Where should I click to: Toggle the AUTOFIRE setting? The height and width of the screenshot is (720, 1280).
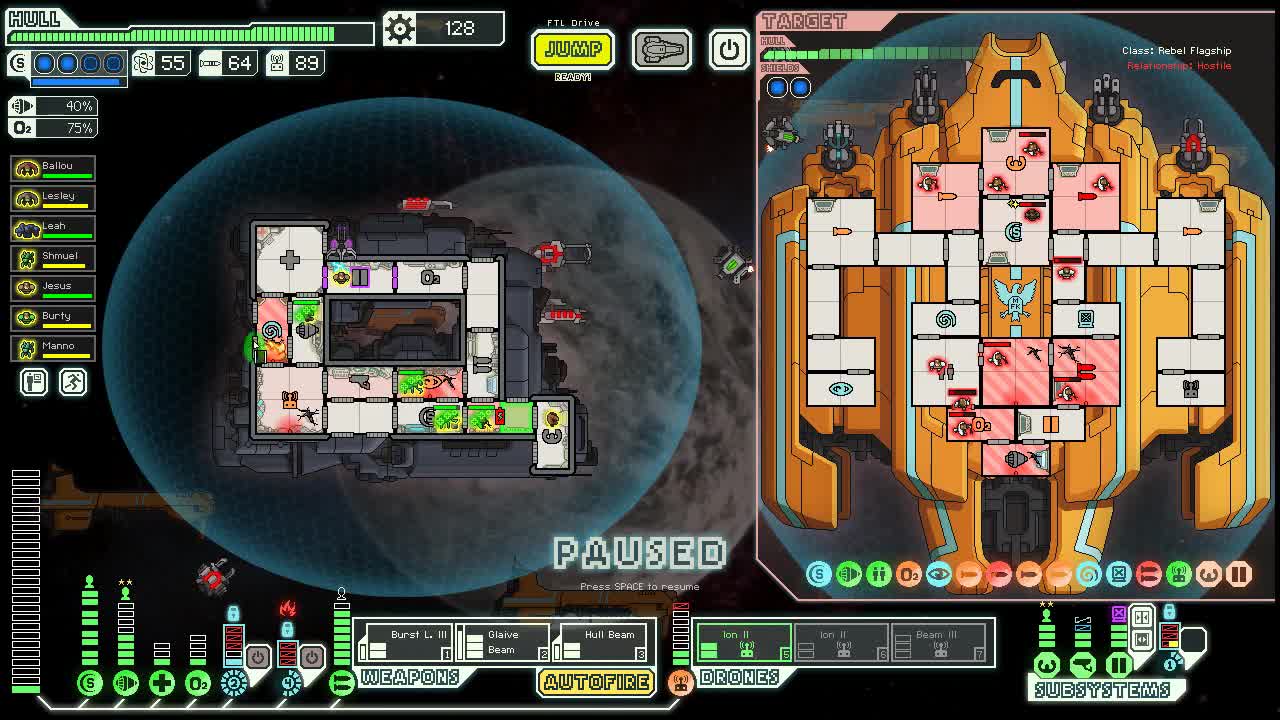point(597,684)
